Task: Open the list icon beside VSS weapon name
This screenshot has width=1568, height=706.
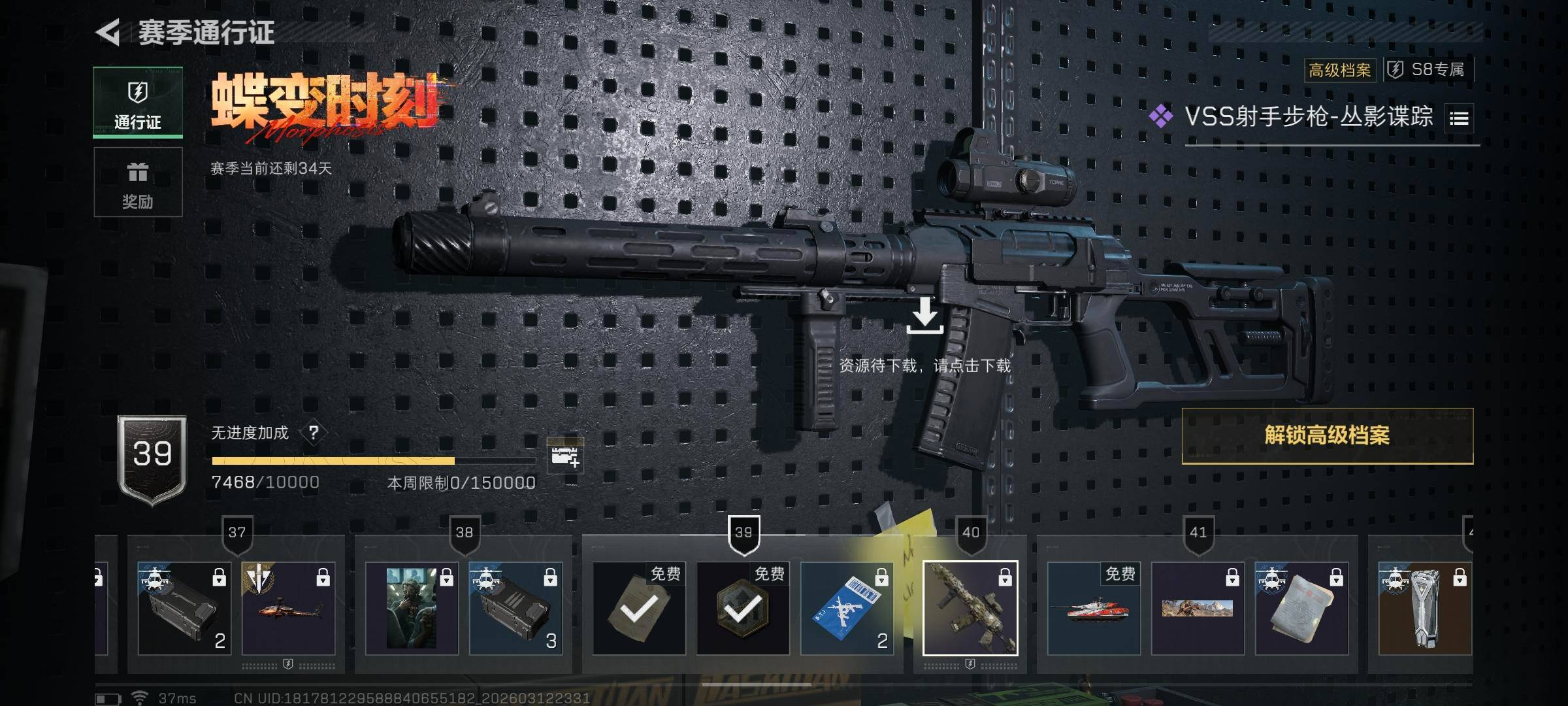Action: coord(1459,118)
